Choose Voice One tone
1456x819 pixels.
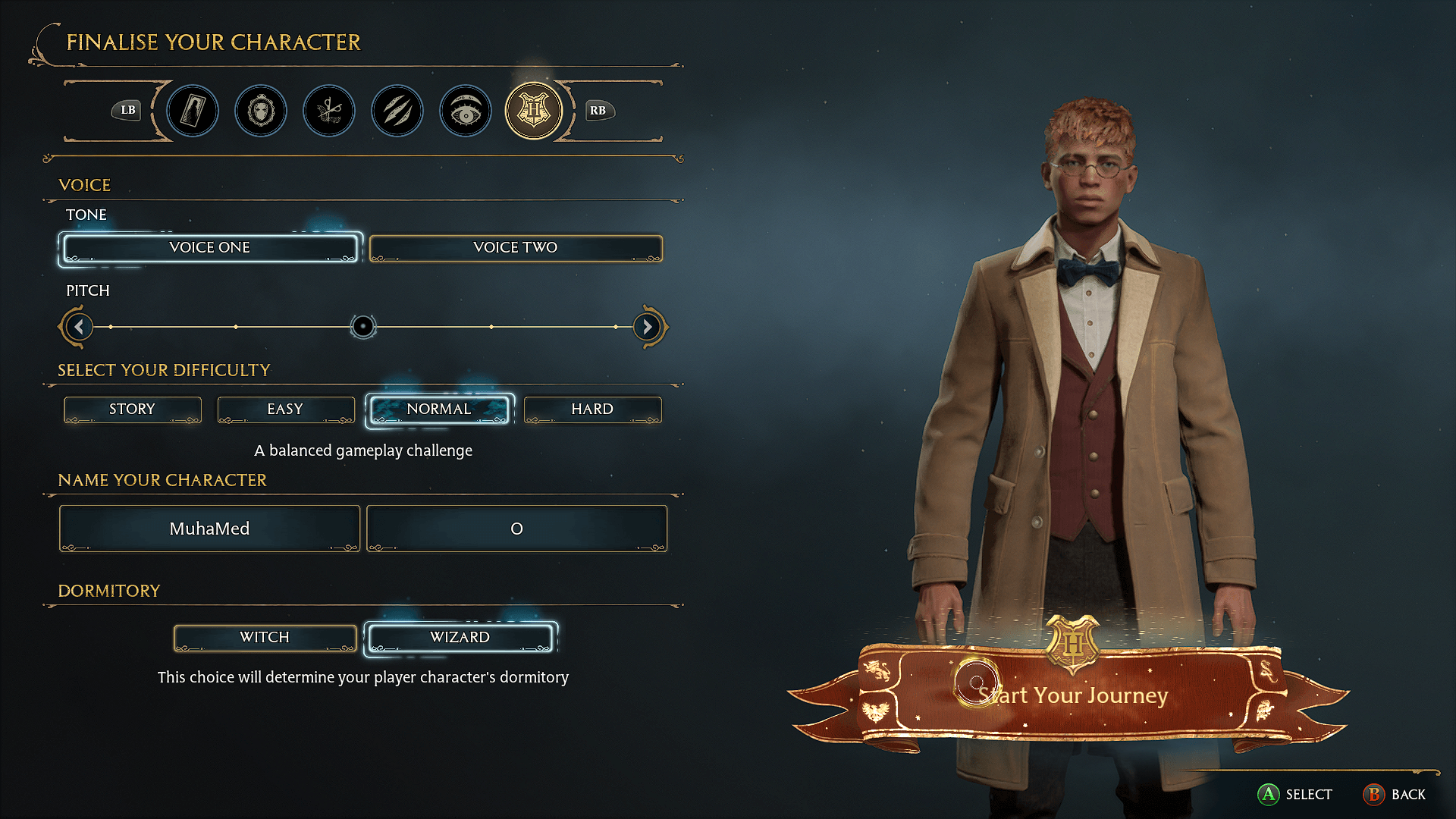point(209,248)
